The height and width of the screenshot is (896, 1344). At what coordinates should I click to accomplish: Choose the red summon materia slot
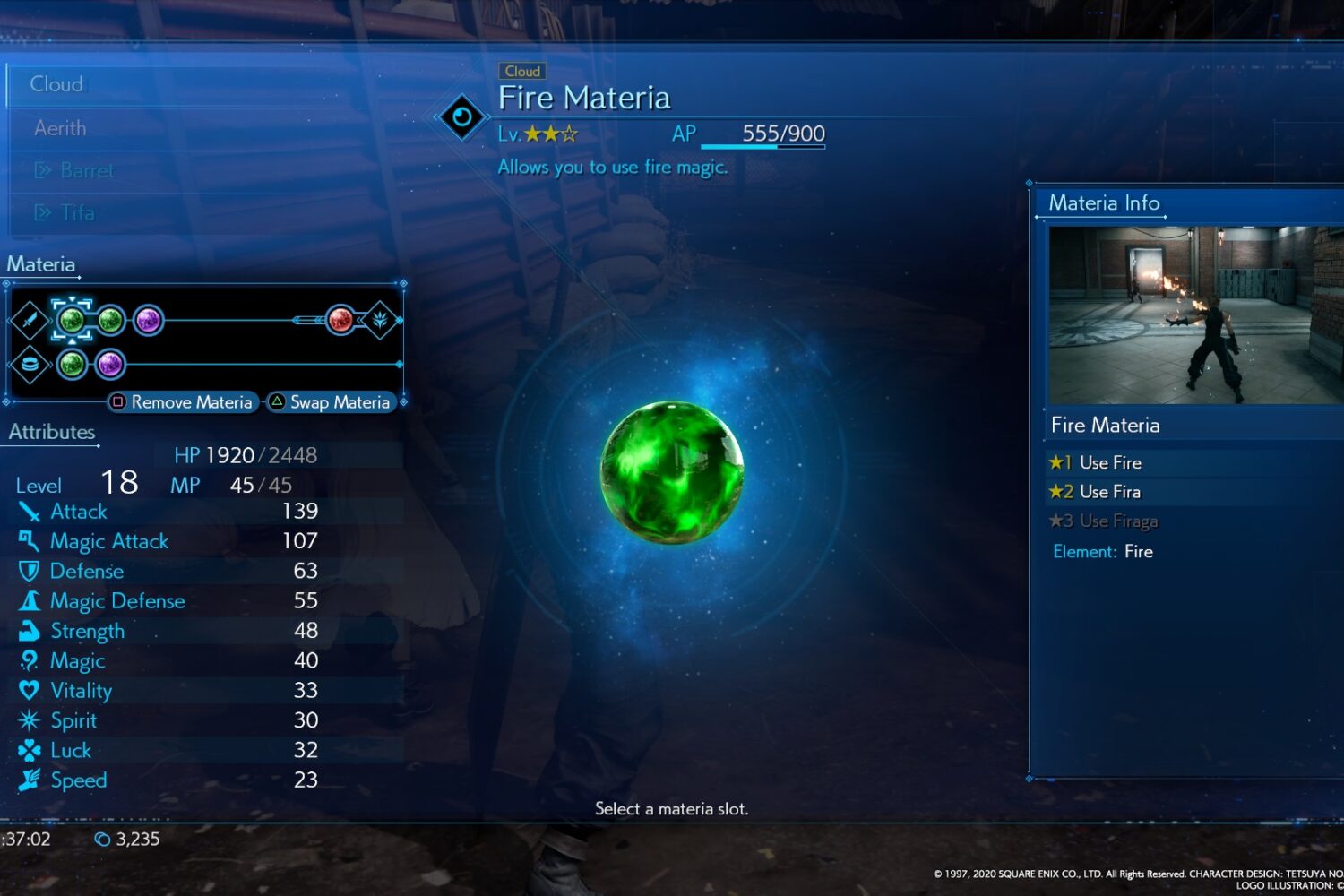tap(340, 319)
